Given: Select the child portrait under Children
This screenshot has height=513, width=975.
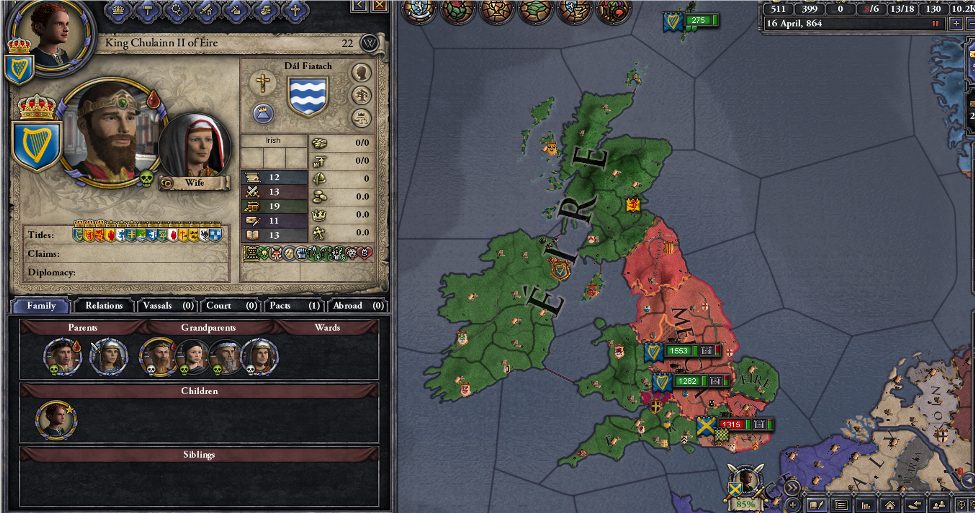Looking at the screenshot, I should point(57,421).
